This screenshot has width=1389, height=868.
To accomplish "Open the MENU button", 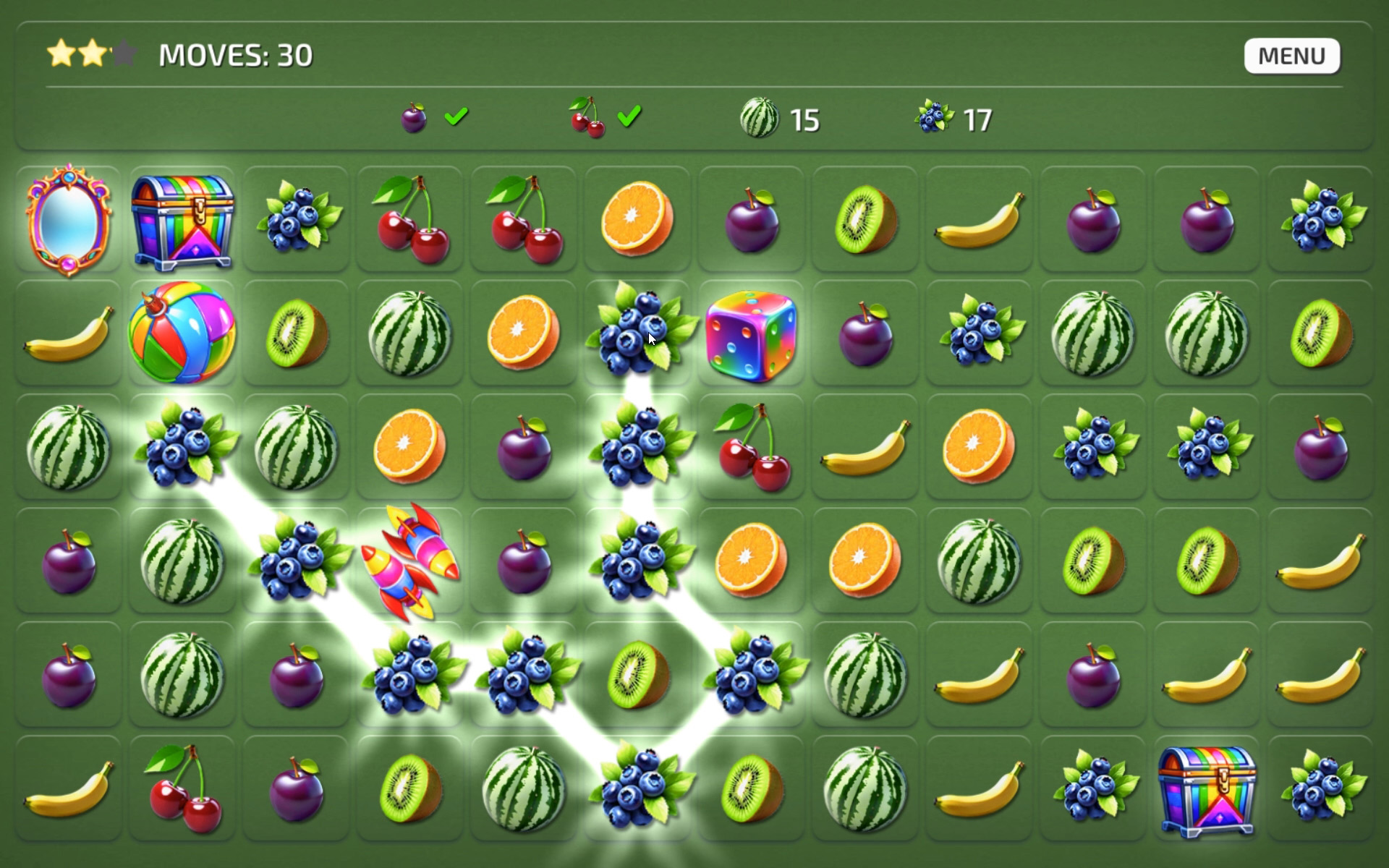I will (1291, 56).
